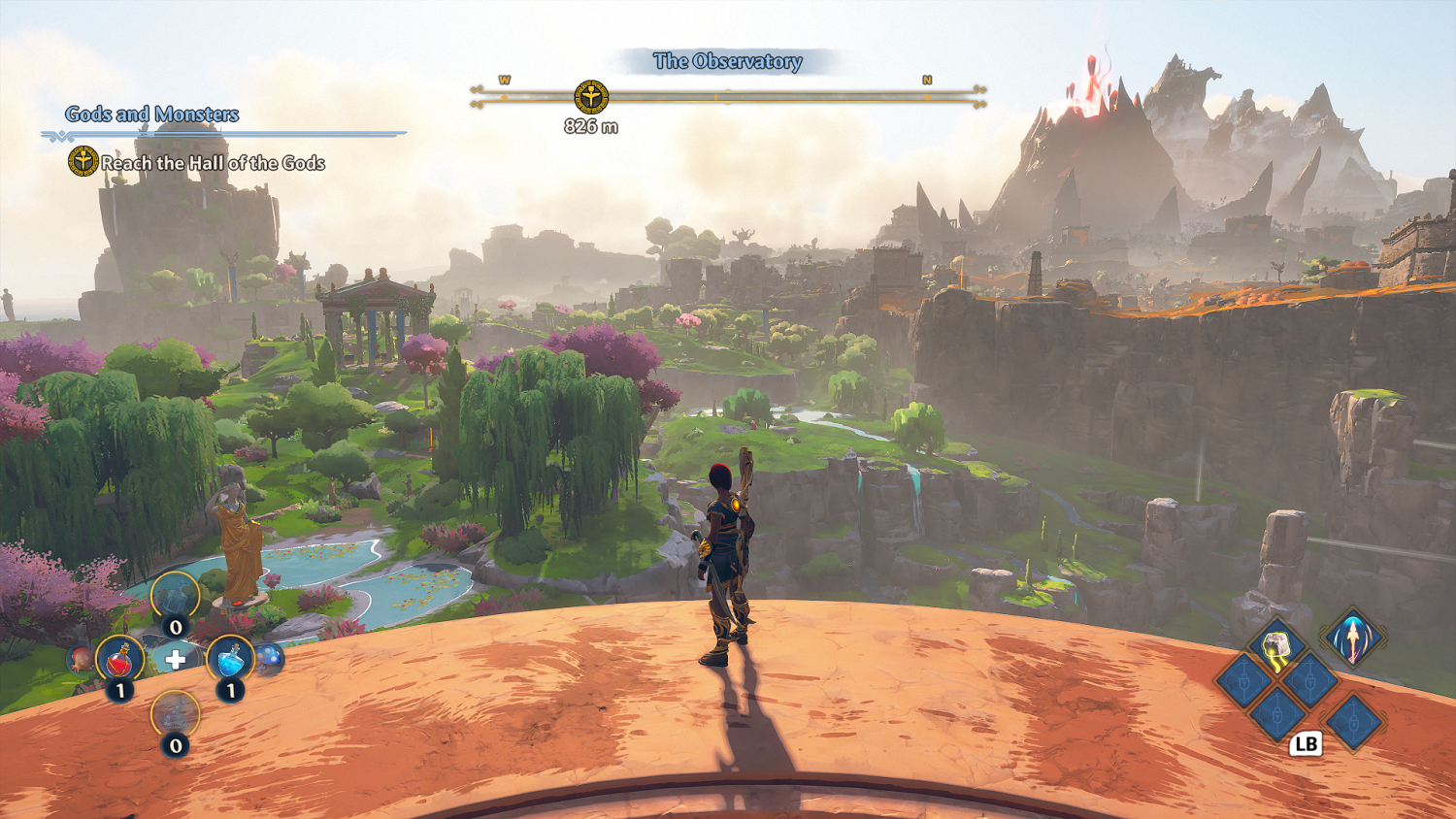The height and width of the screenshot is (819, 1456).
Task: Click the blue mushroom icon
Action: [x=271, y=657]
